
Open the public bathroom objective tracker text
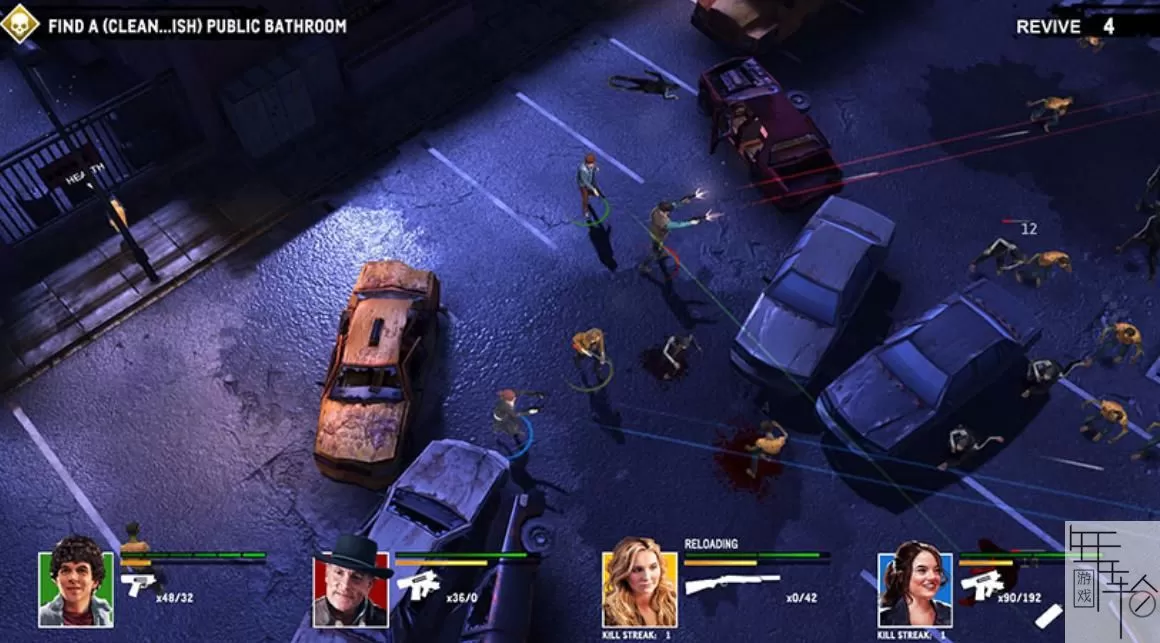[197, 25]
